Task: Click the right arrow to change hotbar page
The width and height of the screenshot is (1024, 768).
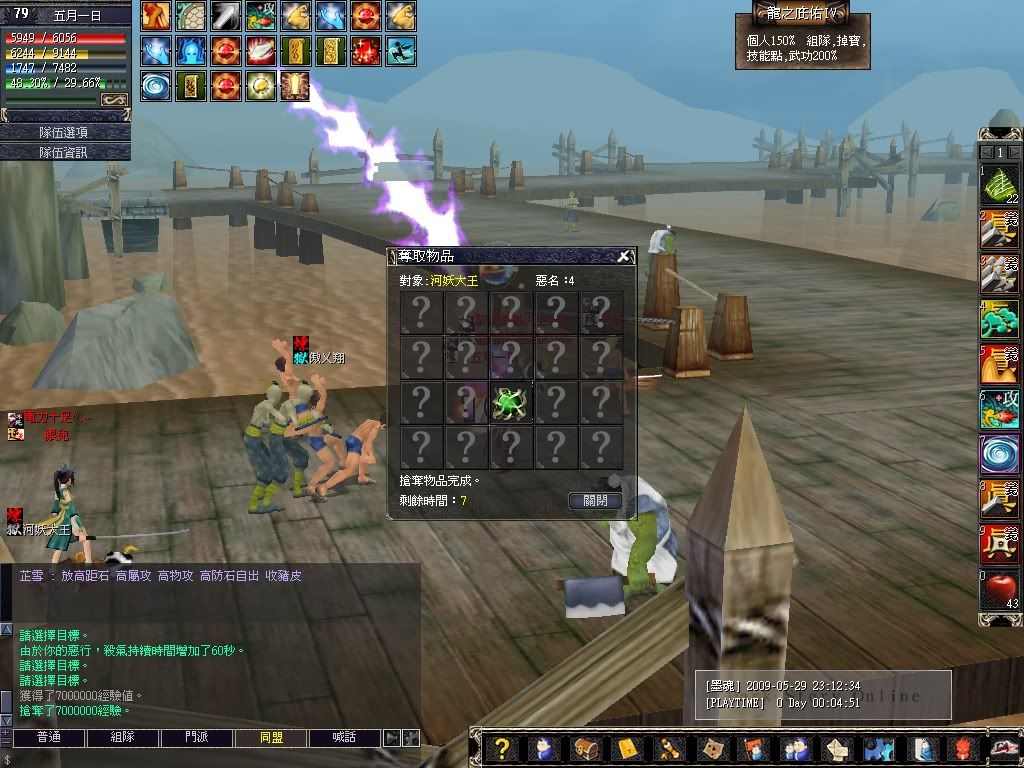Action: click(x=1013, y=152)
